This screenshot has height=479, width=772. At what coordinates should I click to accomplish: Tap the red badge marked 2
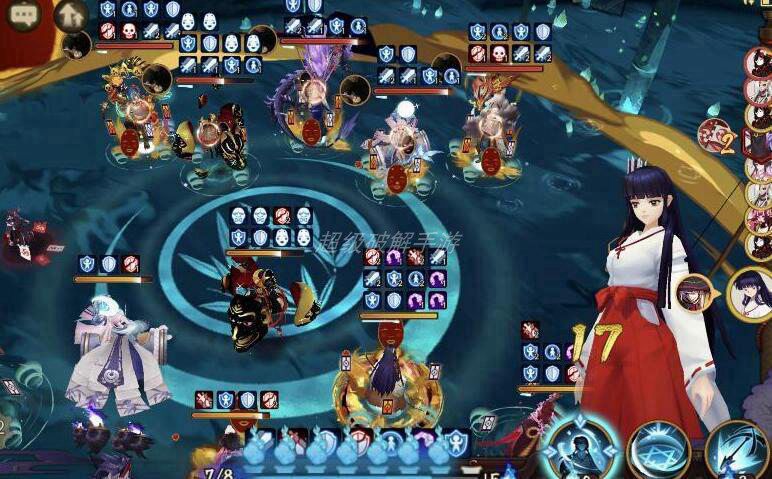[x=715, y=135]
